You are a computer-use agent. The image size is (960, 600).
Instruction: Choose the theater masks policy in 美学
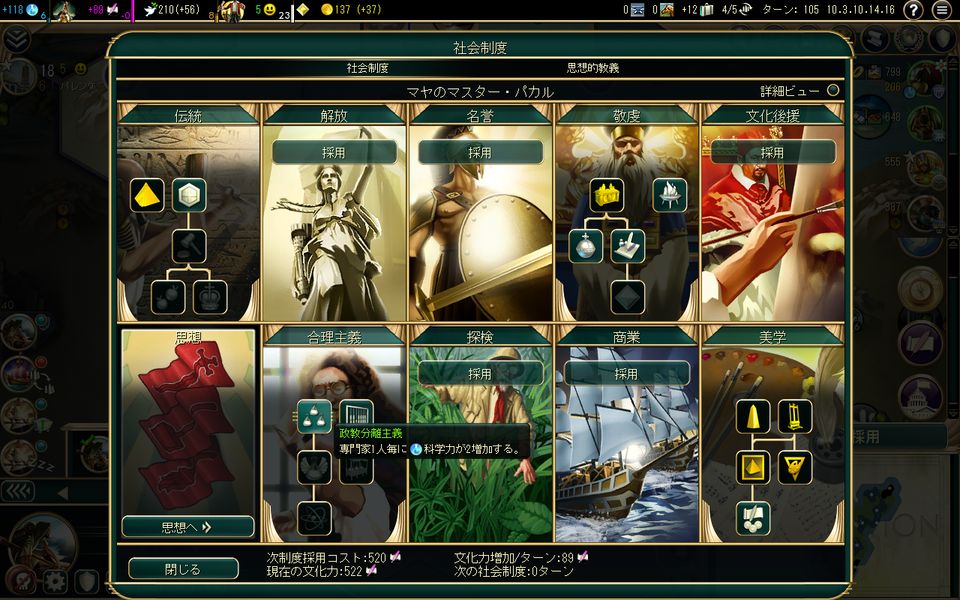(753, 518)
